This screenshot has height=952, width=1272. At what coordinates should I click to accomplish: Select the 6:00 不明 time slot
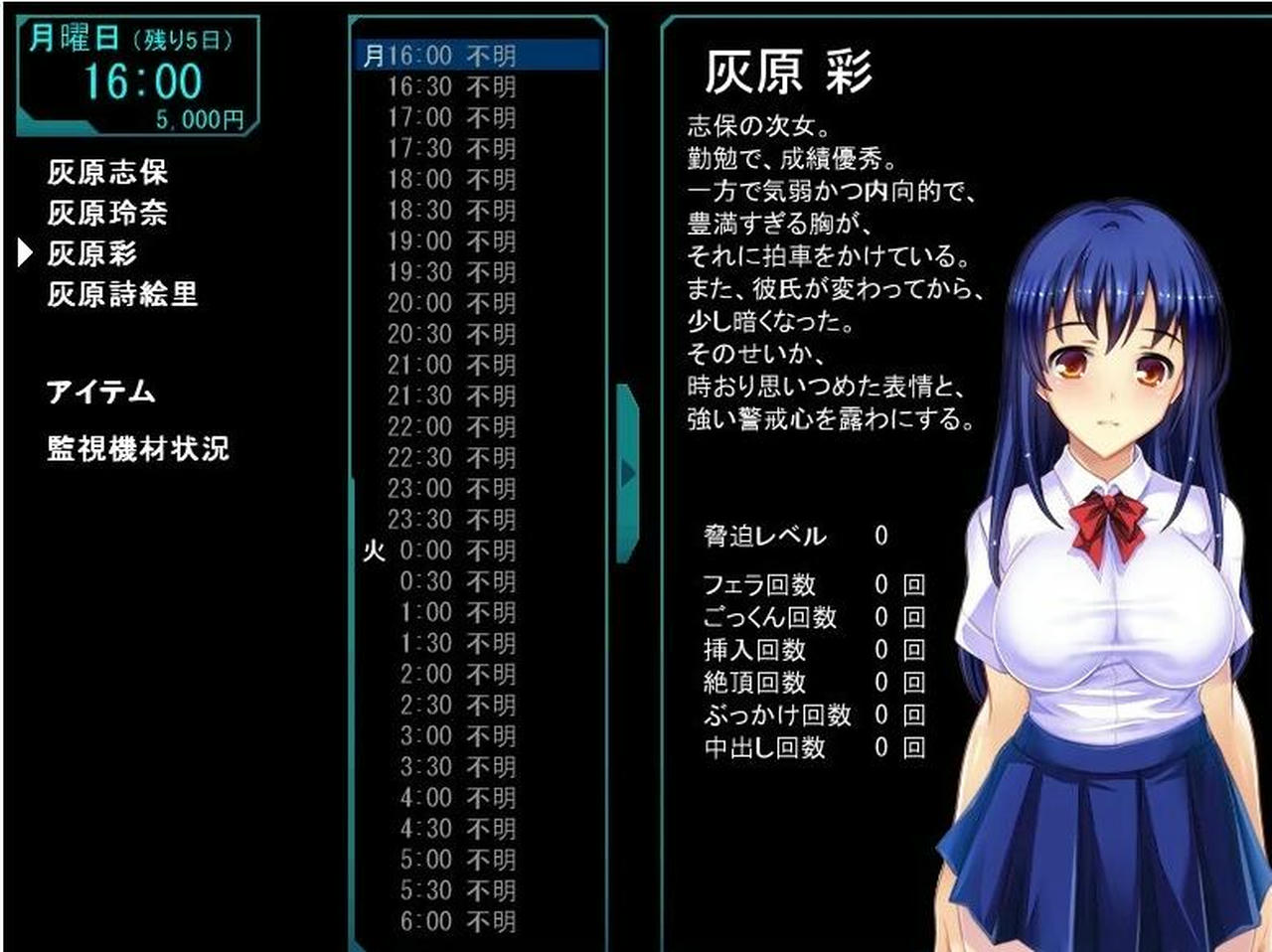(x=457, y=919)
